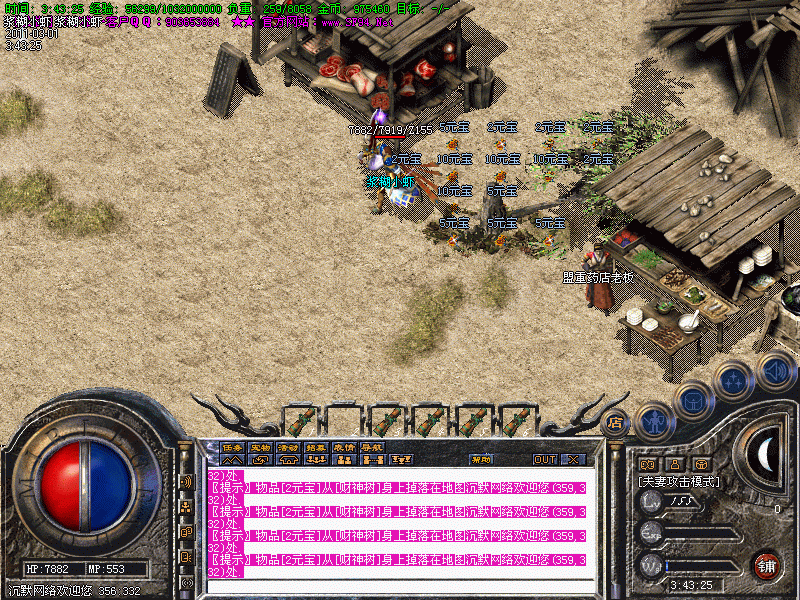Click the OUT logout button

click(x=544, y=460)
